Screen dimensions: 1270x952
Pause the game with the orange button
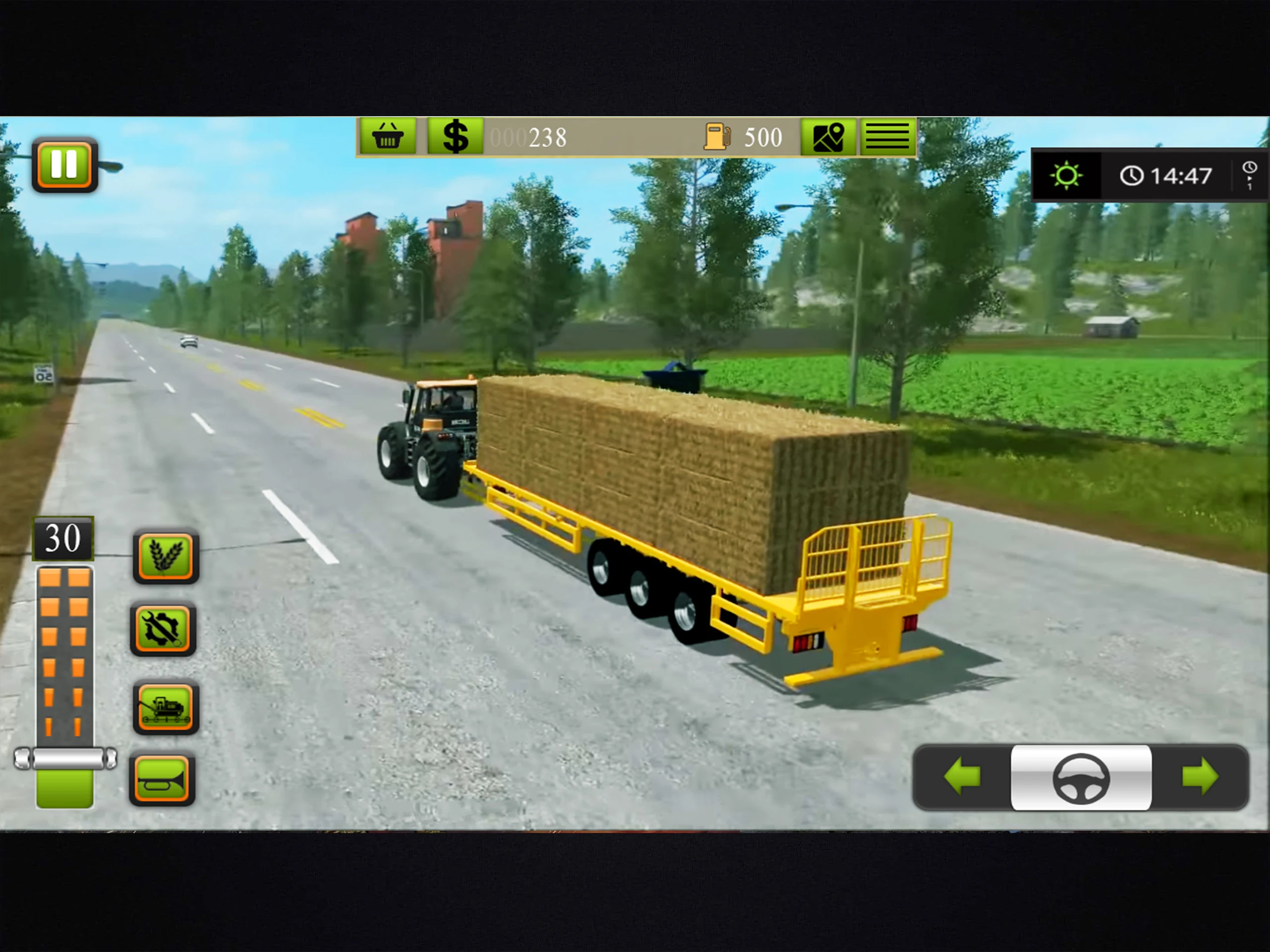tap(64, 165)
